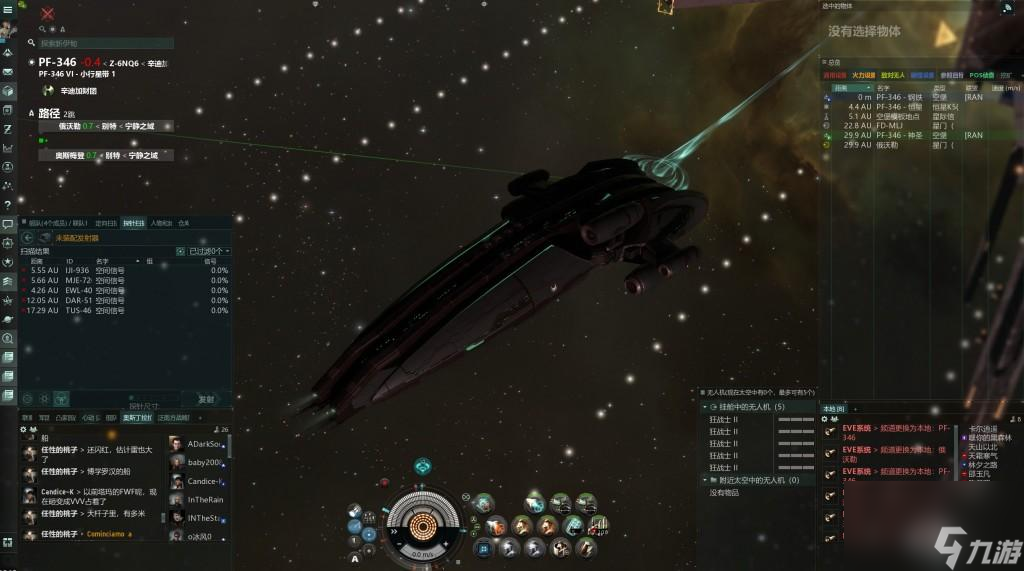
Task: Go back with the probe scanner arrow button
Action: pyautogui.click(x=27, y=238)
